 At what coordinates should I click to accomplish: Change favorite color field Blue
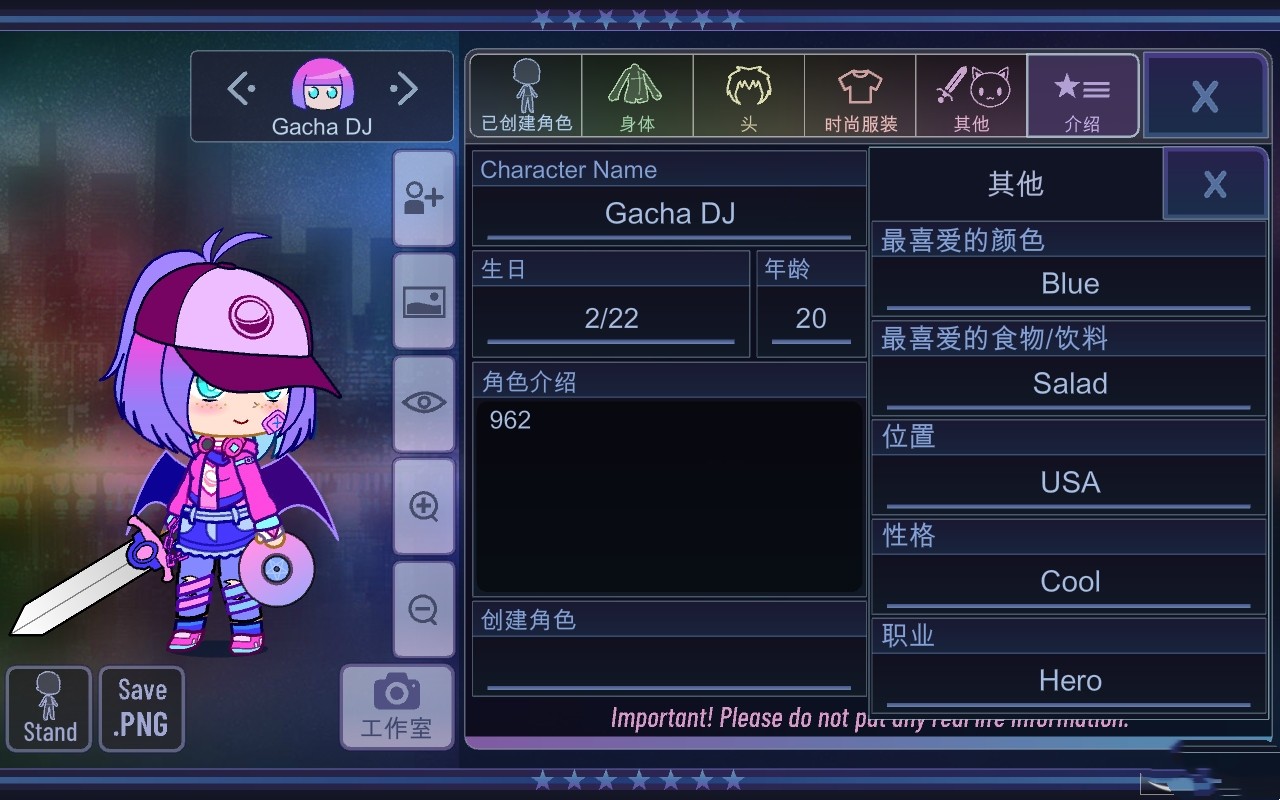(x=1069, y=285)
